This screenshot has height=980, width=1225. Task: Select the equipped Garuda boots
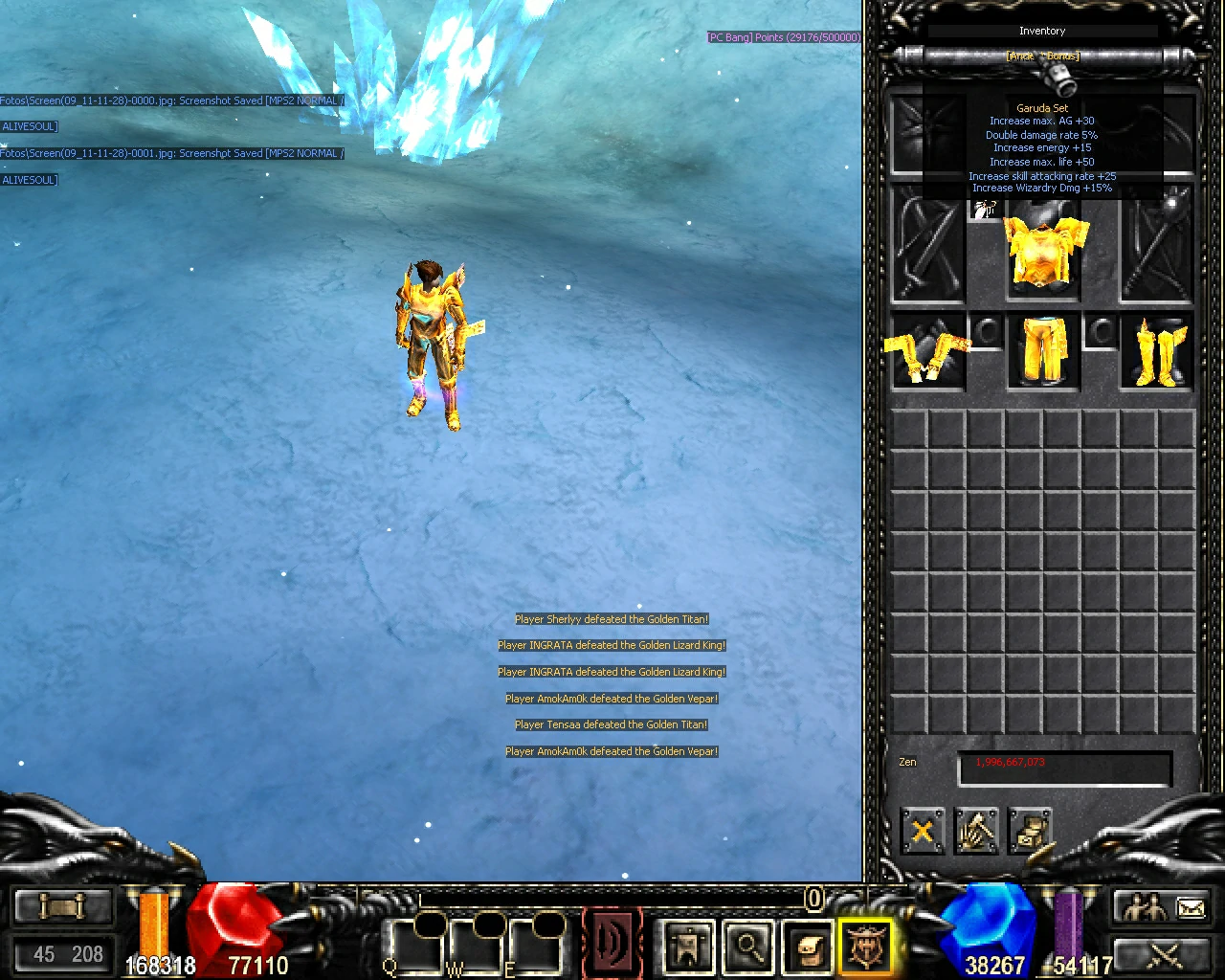coord(1153,352)
